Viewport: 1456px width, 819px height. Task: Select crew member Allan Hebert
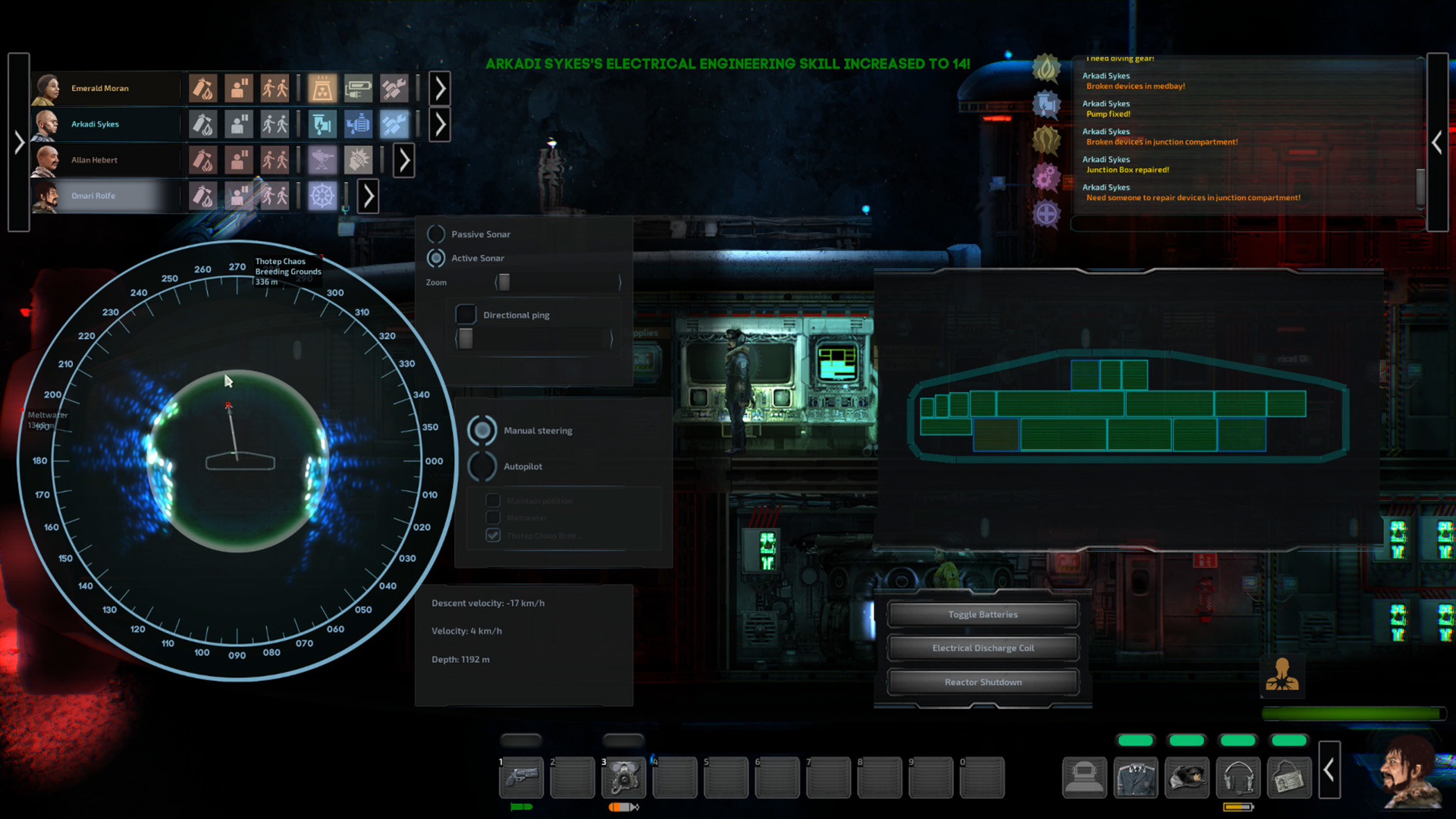coord(94,160)
